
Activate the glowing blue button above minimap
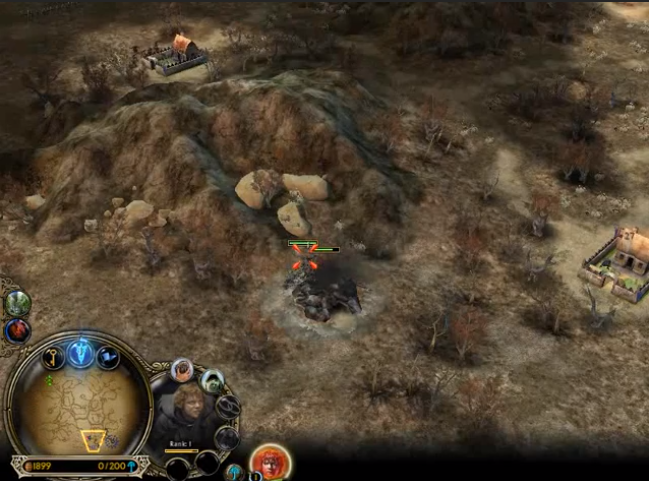tap(80, 352)
